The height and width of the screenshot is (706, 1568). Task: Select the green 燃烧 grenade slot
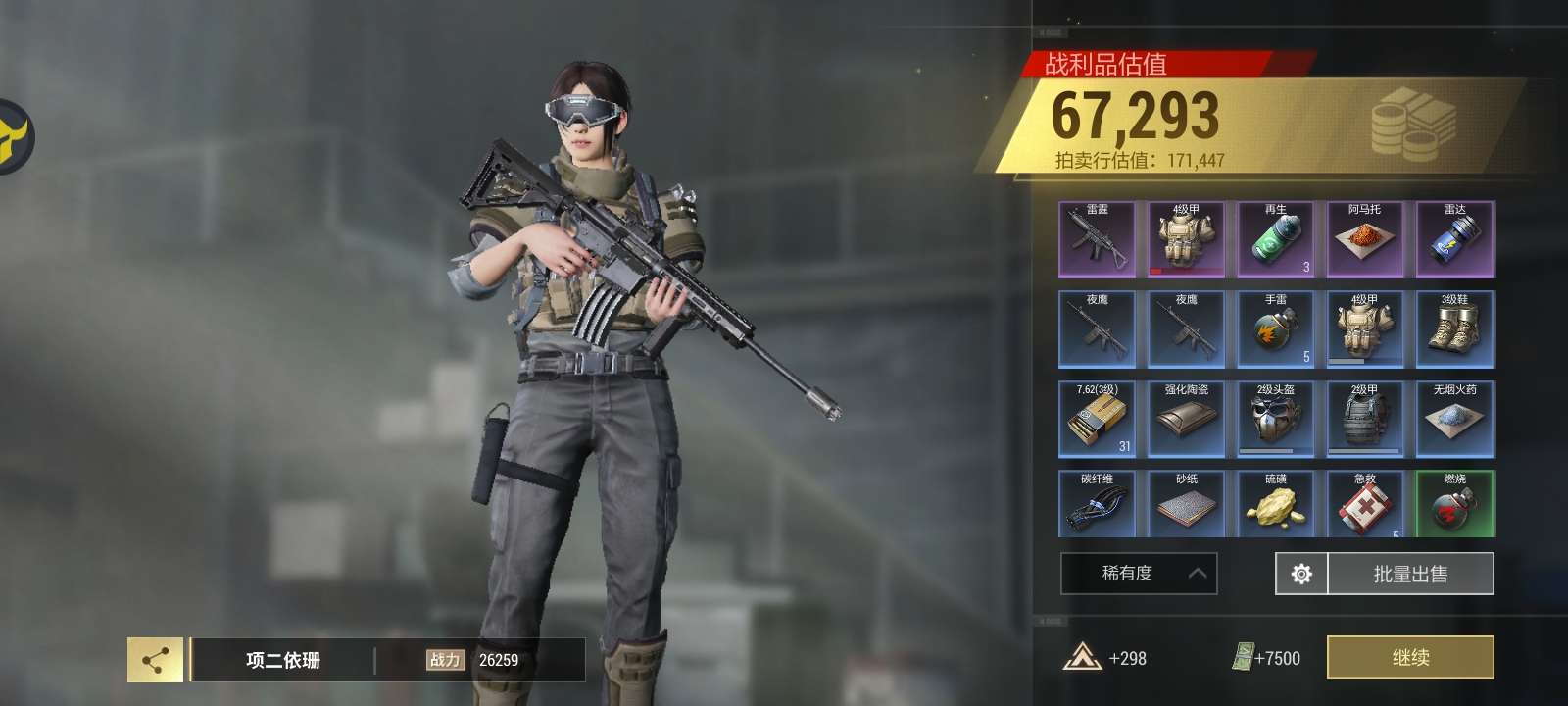1455,504
